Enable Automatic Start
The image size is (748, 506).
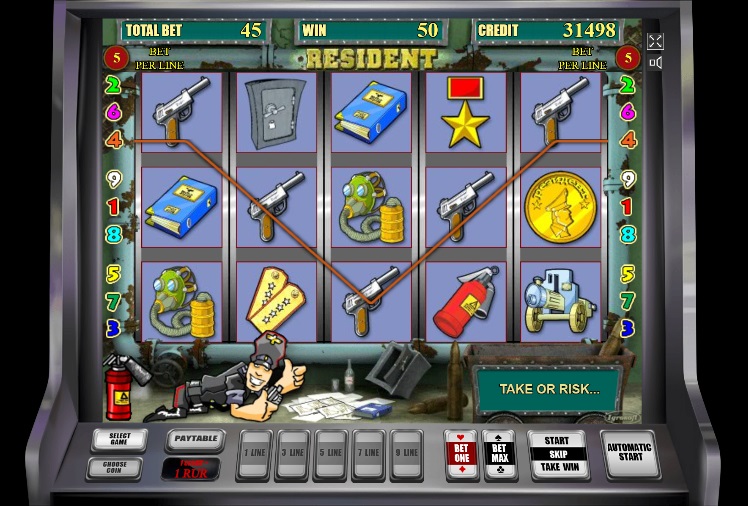pos(630,454)
